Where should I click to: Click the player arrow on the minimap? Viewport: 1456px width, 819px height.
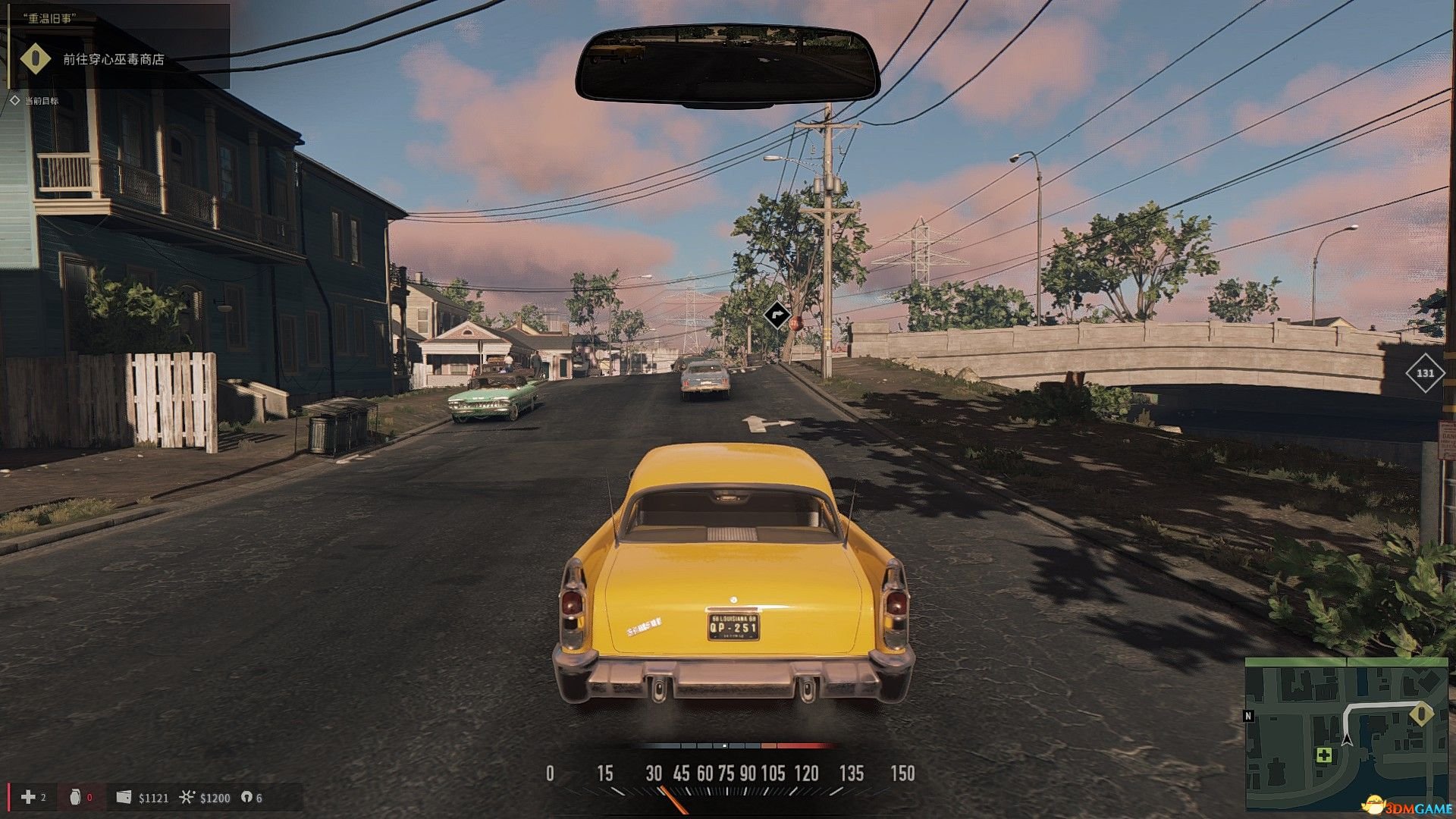click(x=1347, y=738)
